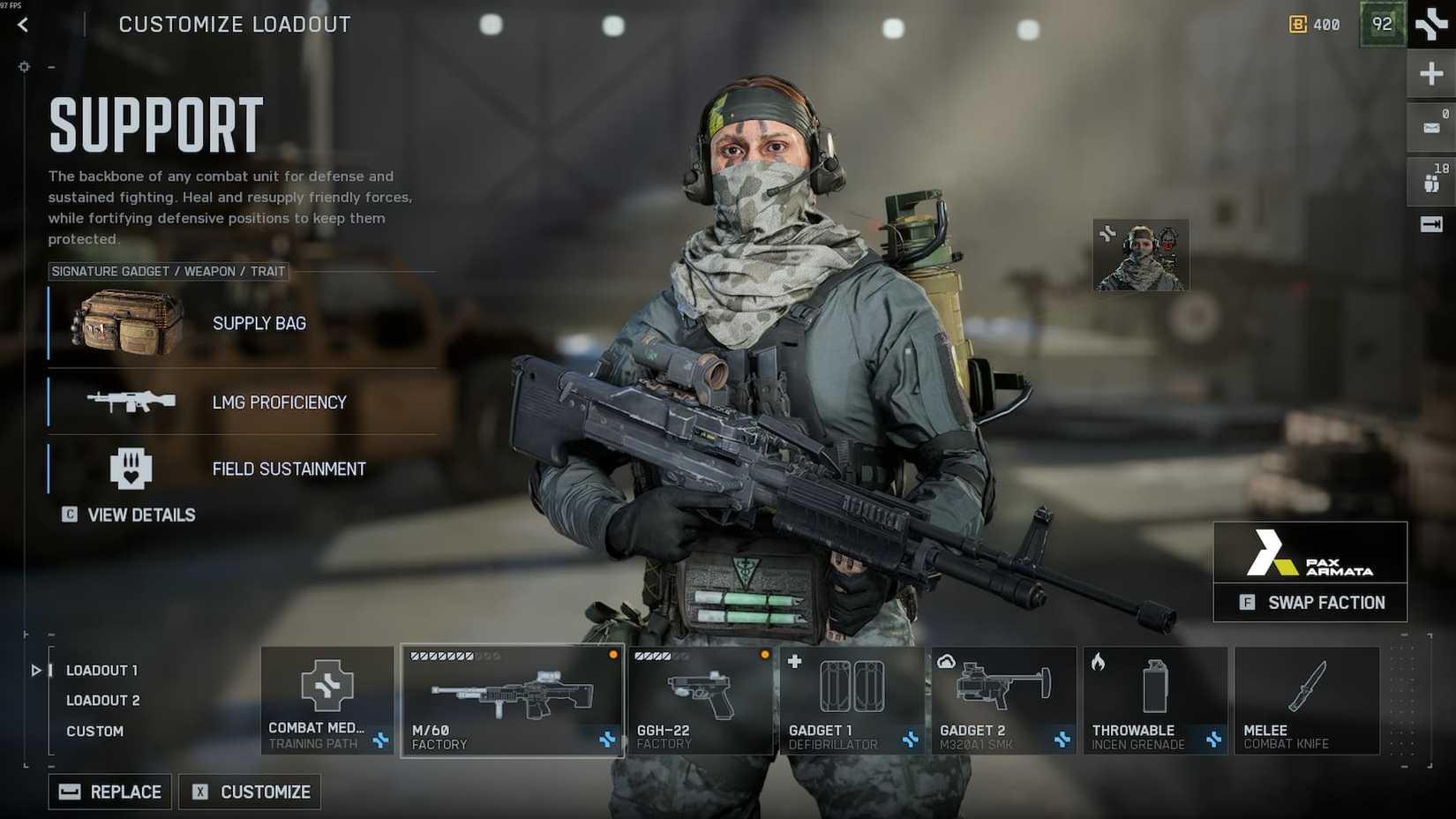Click the plus icon in the right sidebar

pos(1430,72)
